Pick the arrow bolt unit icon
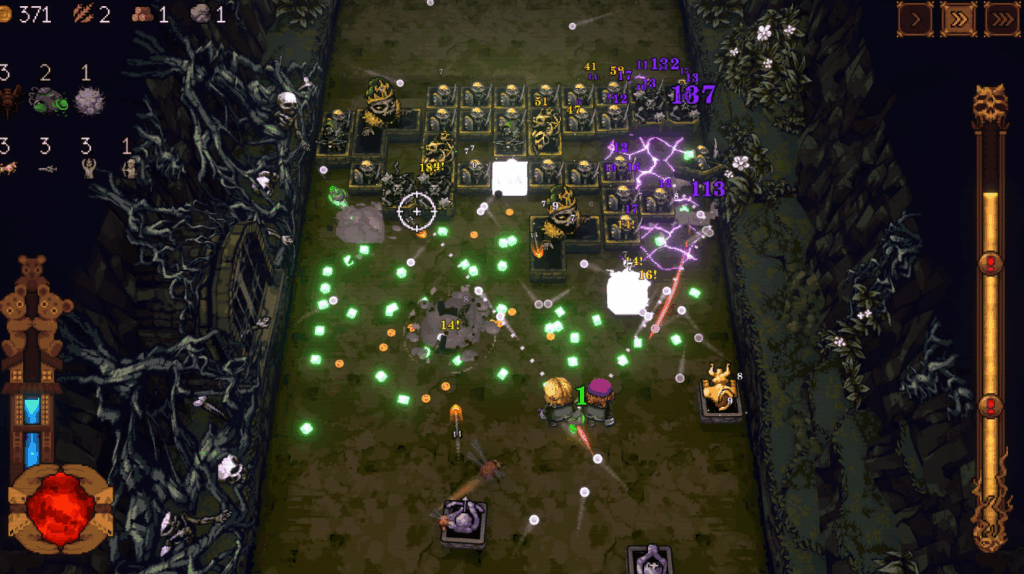The width and height of the screenshot is (1024, 574). [x=46, y=170]
